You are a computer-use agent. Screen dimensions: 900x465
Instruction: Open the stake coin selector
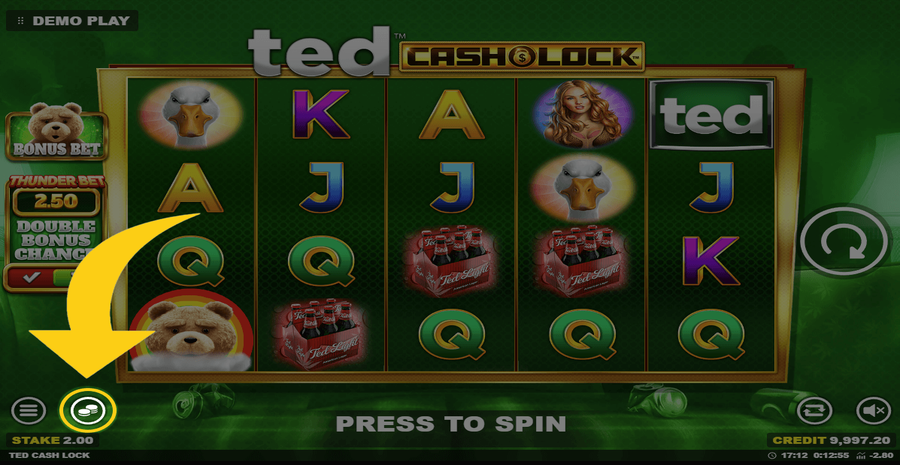88,409
